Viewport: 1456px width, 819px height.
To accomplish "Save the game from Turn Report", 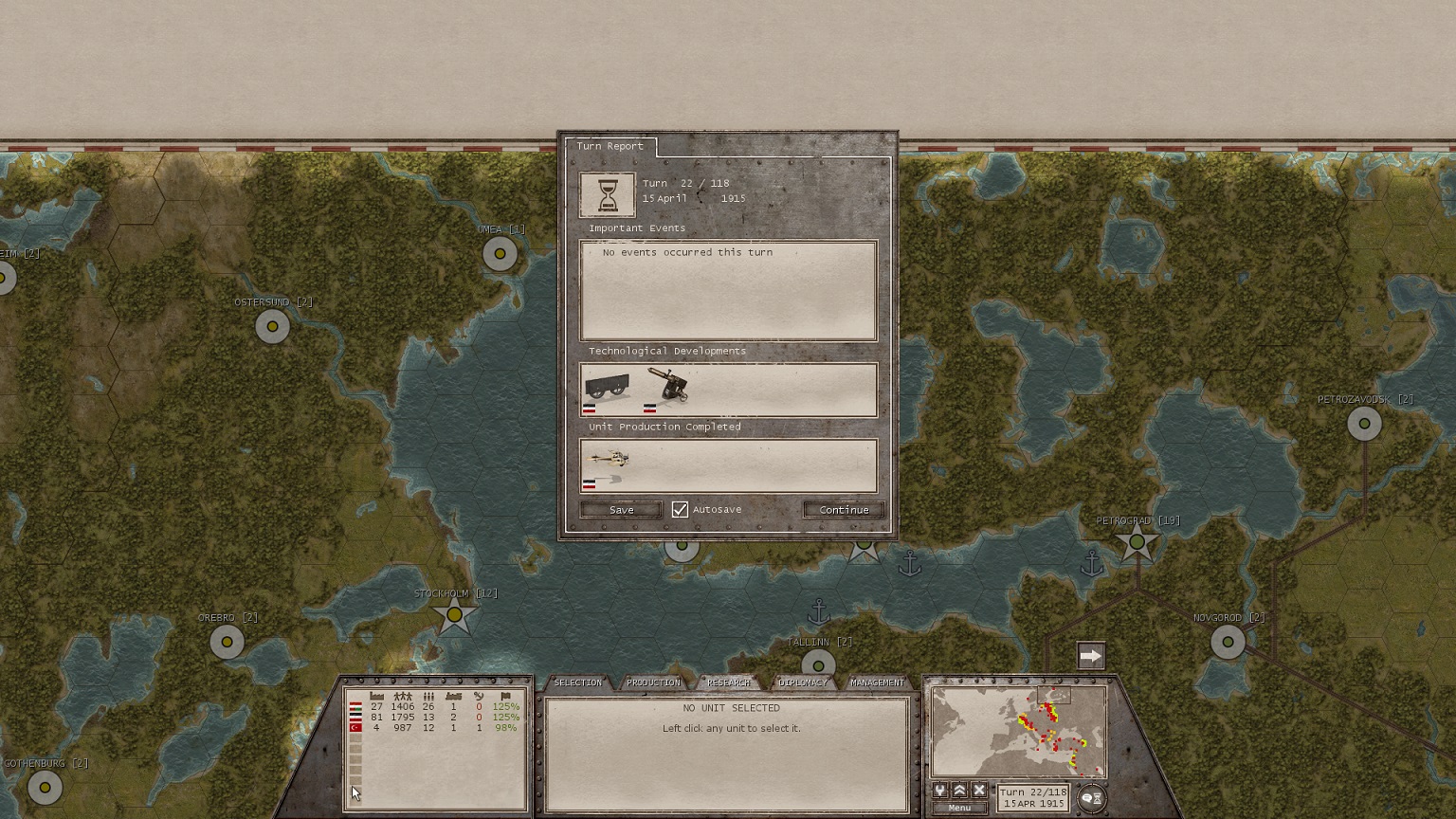I will [621, 510].
